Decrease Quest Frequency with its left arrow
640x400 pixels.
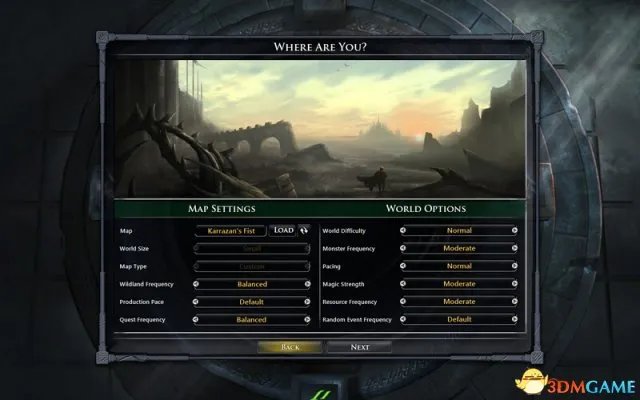click(194, 320)
